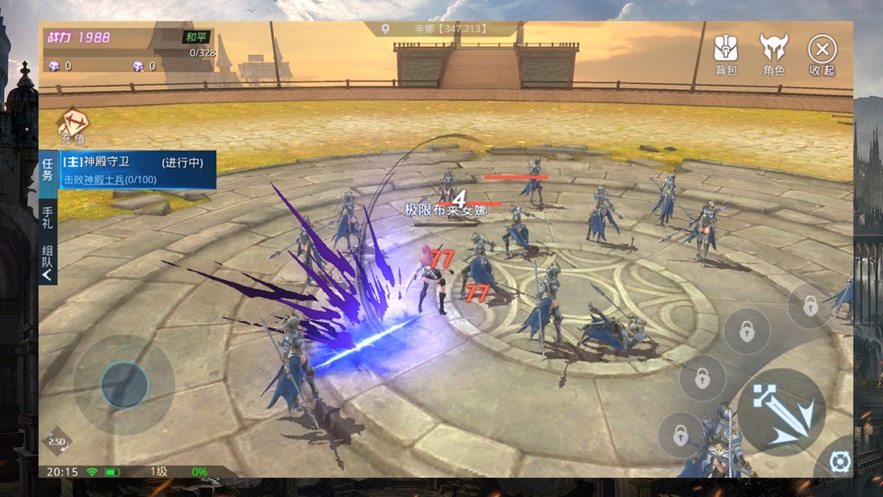Tap the sword basic attack button
Screen dimensions: 883x497
781,412
